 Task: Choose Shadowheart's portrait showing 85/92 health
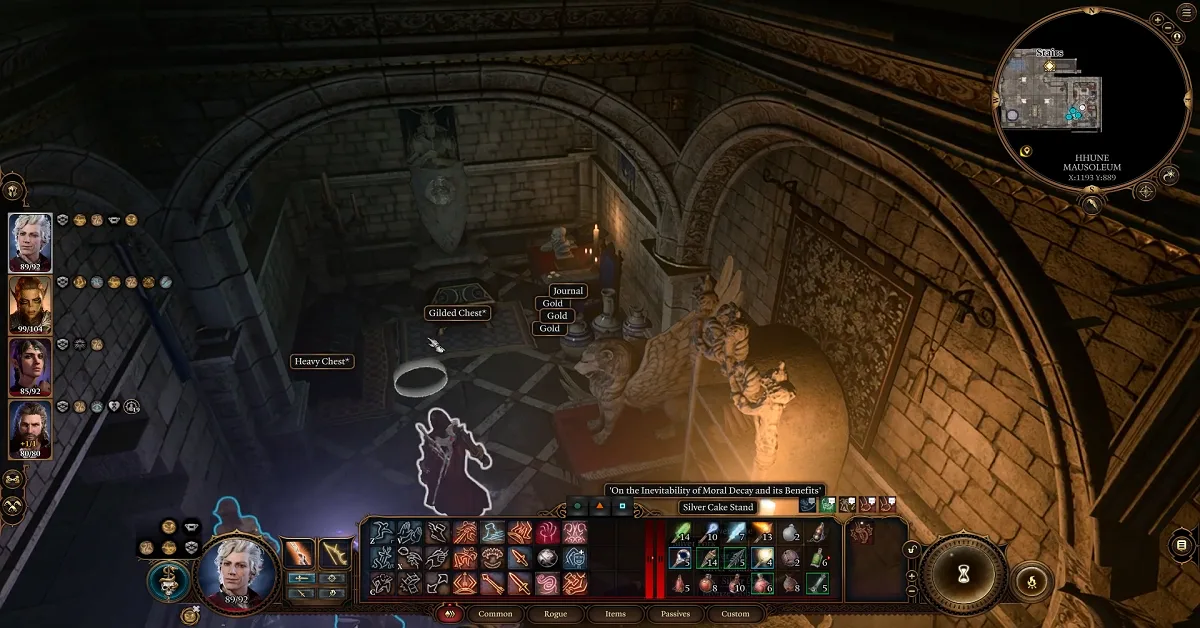click(30, 365)
